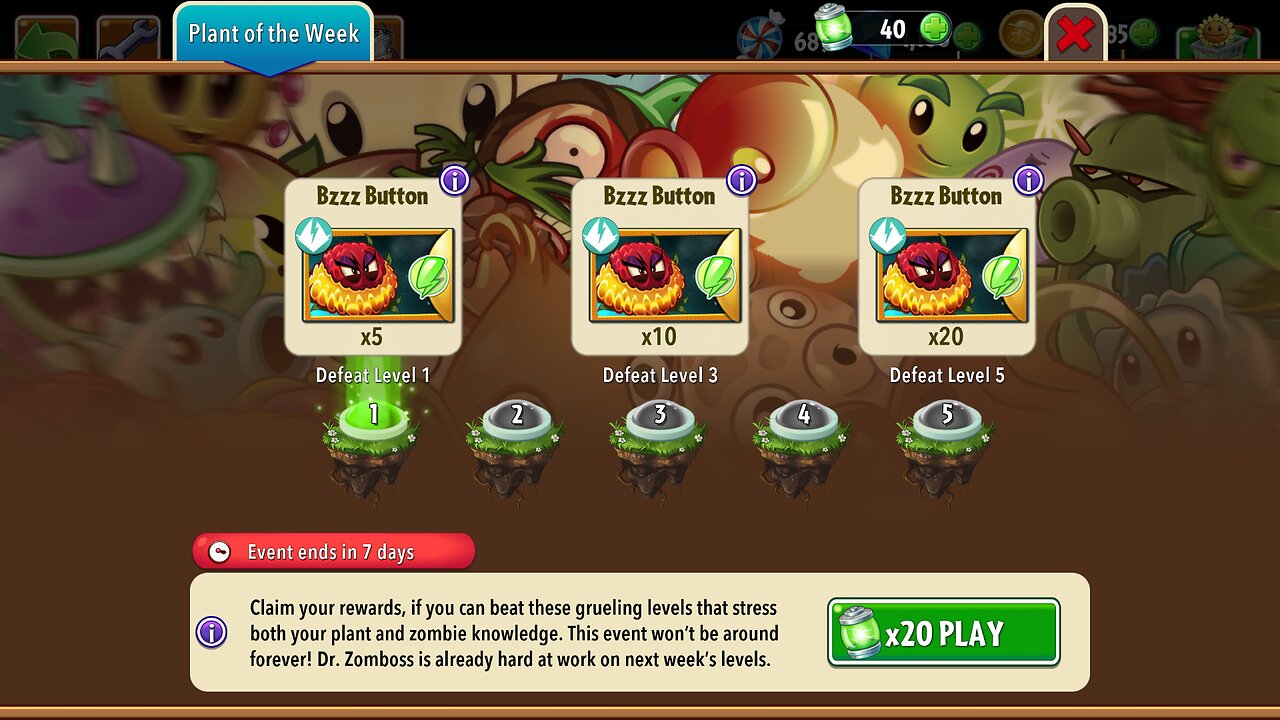Select the glowing level 1 node

click(x=370, y=416)
